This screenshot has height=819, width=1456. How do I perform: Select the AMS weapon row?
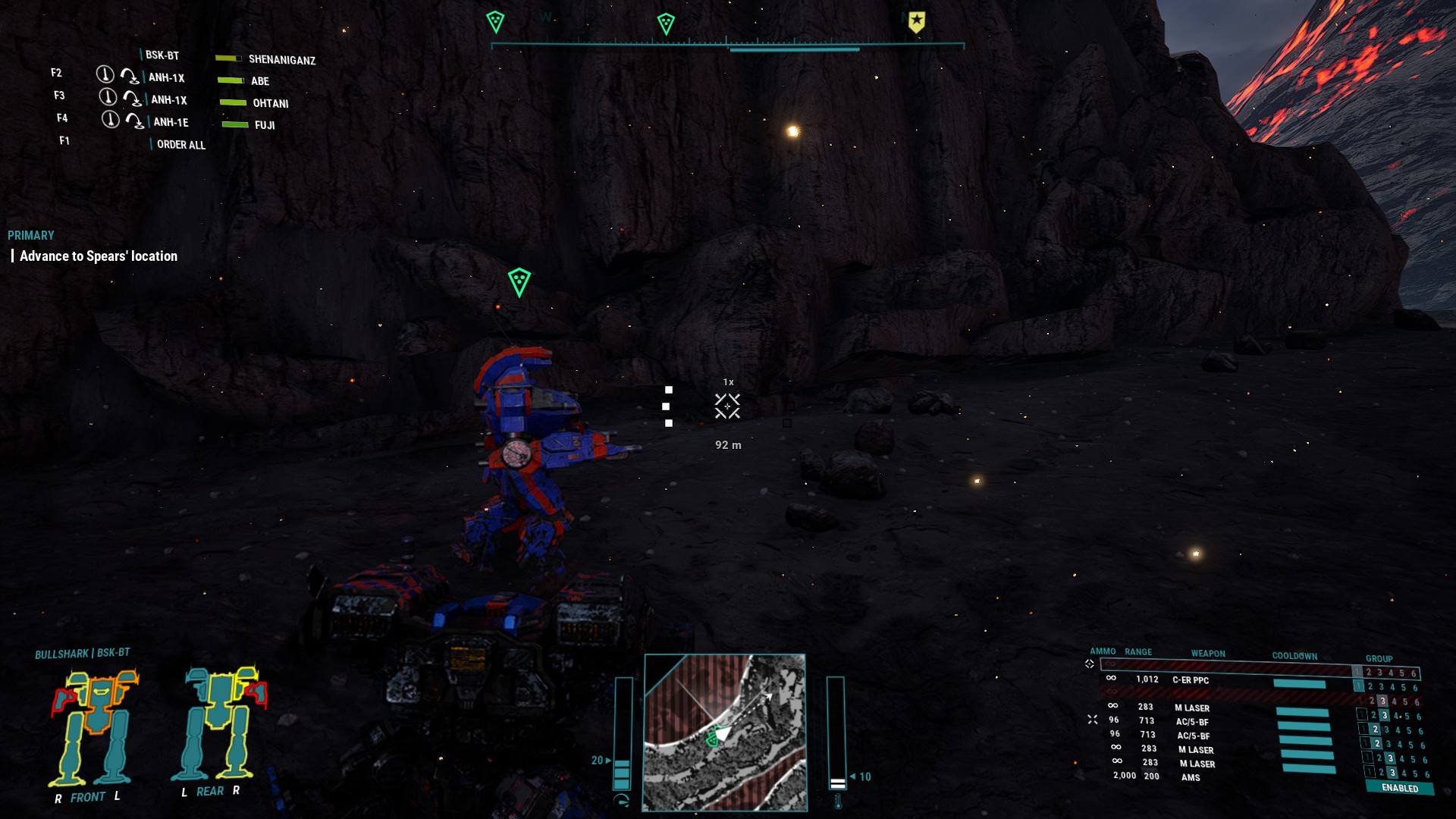pyautogui.click(x=1191, y=777)
